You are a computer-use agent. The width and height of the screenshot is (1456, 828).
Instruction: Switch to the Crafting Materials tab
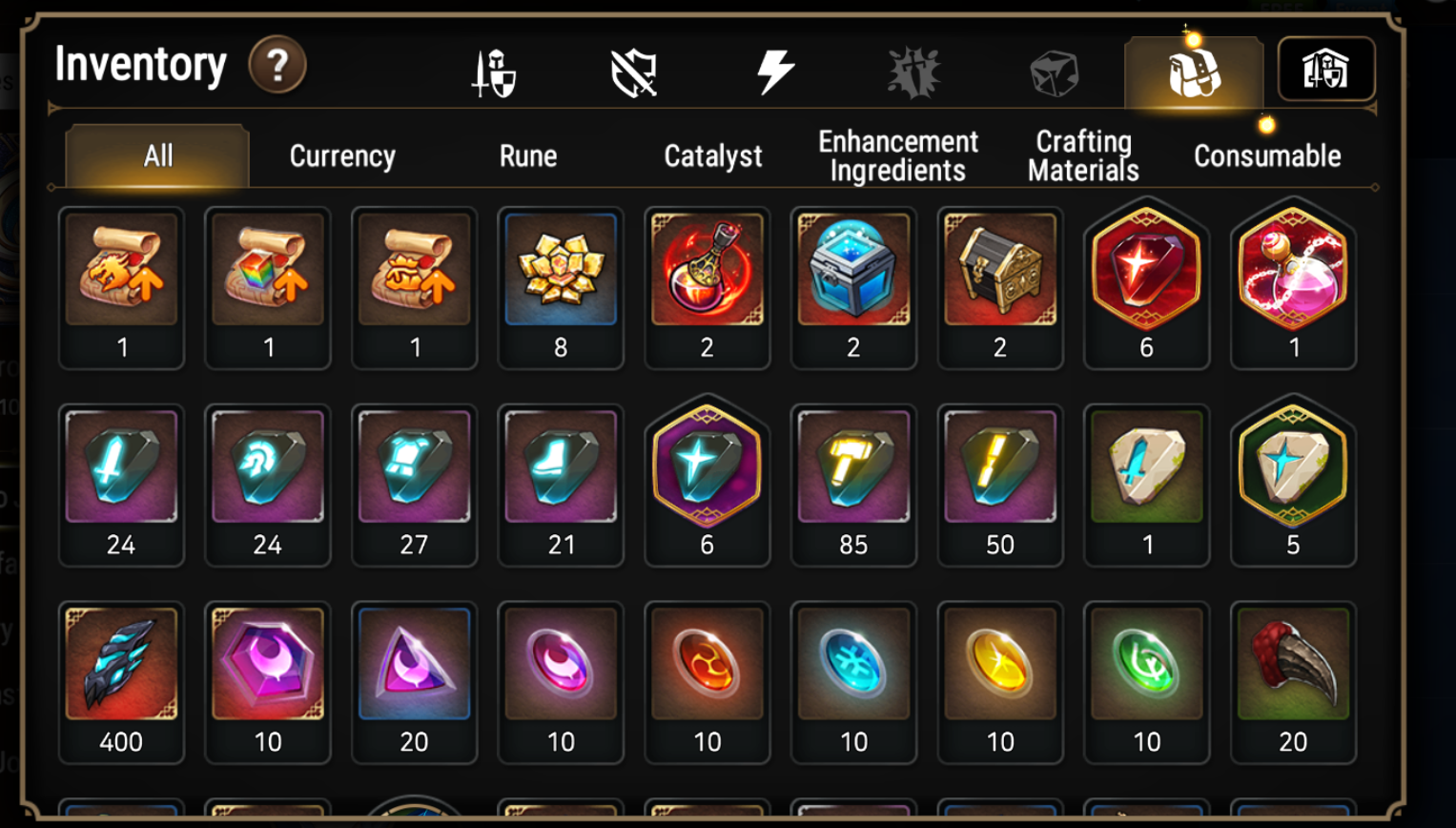[1080, 154]
